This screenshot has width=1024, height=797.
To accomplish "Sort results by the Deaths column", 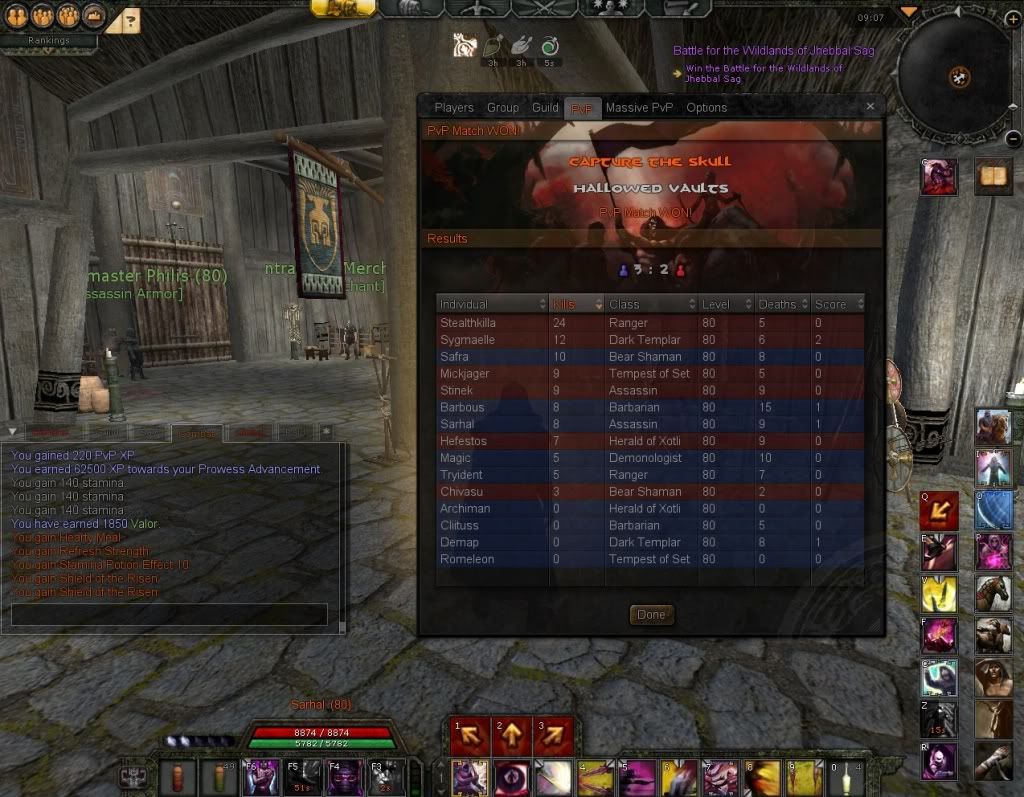I will (781, 304).
